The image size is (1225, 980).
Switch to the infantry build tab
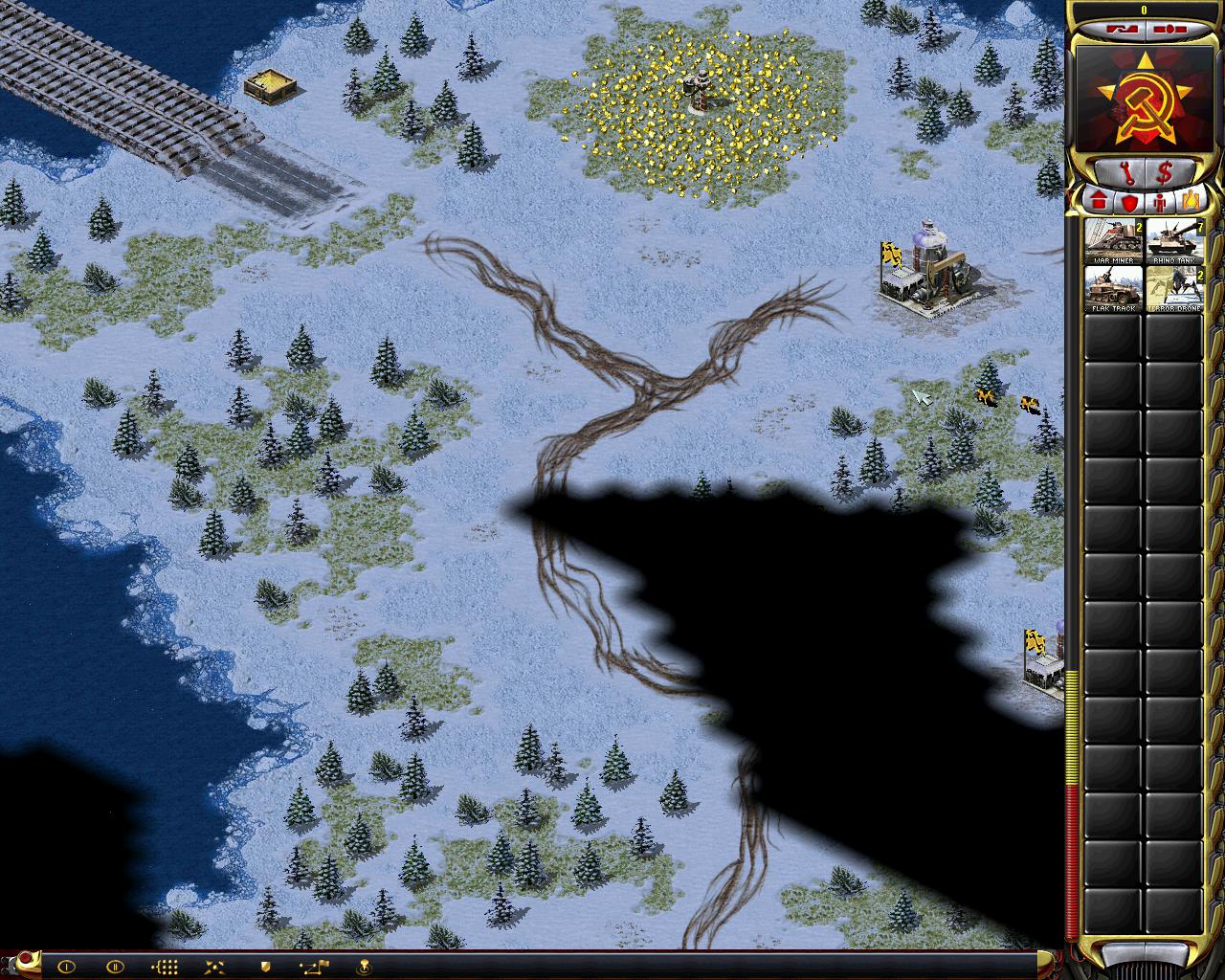(1160, 202)
